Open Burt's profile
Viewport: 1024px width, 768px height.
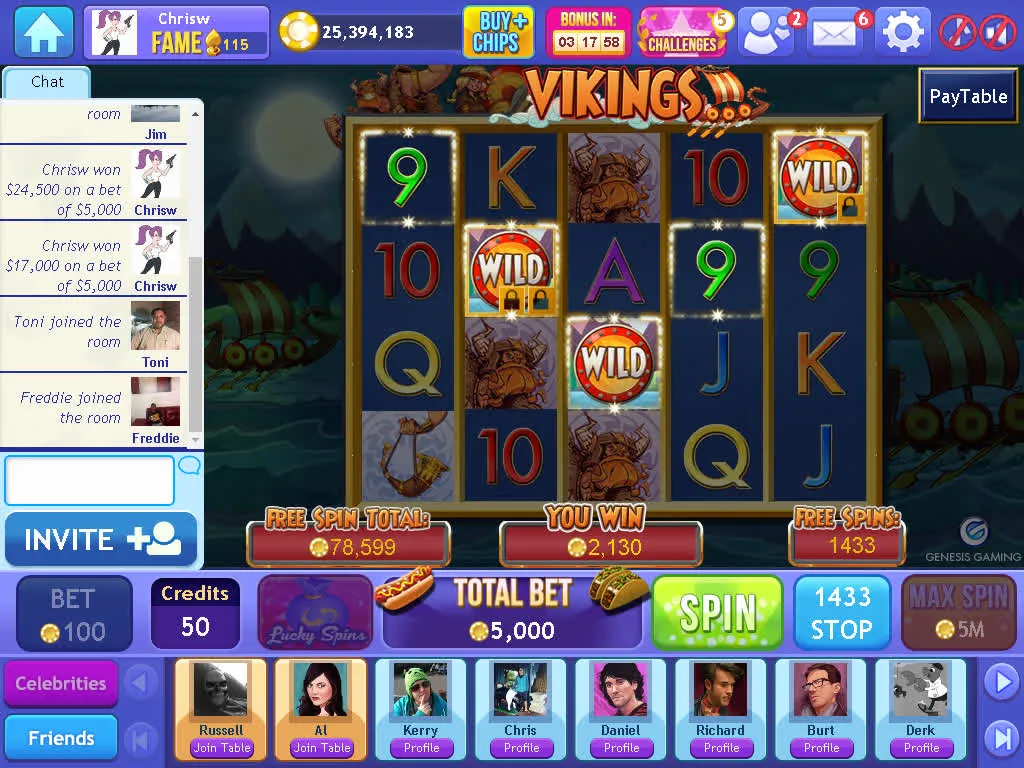click(821, 748)
